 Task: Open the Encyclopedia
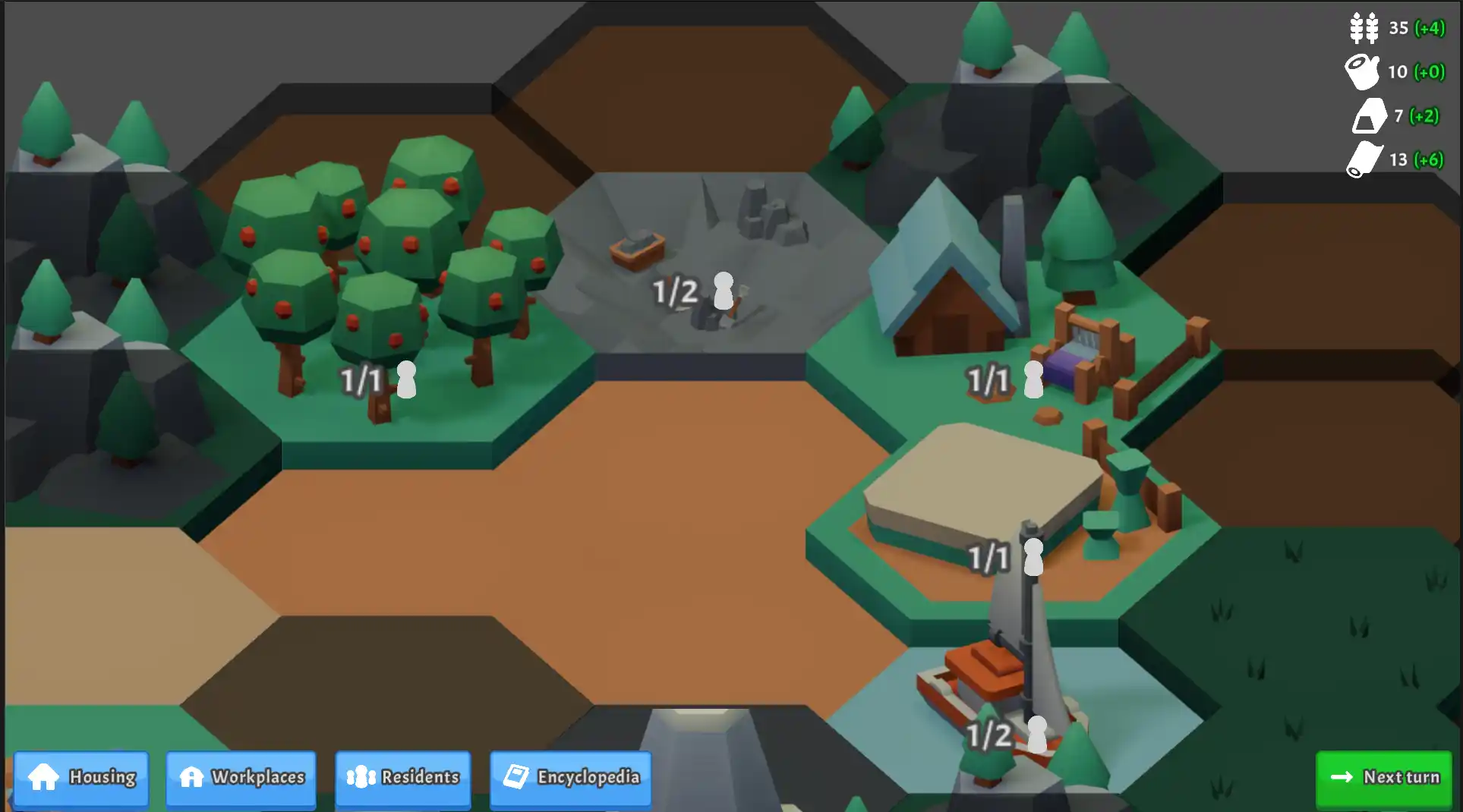coord(570,778)
